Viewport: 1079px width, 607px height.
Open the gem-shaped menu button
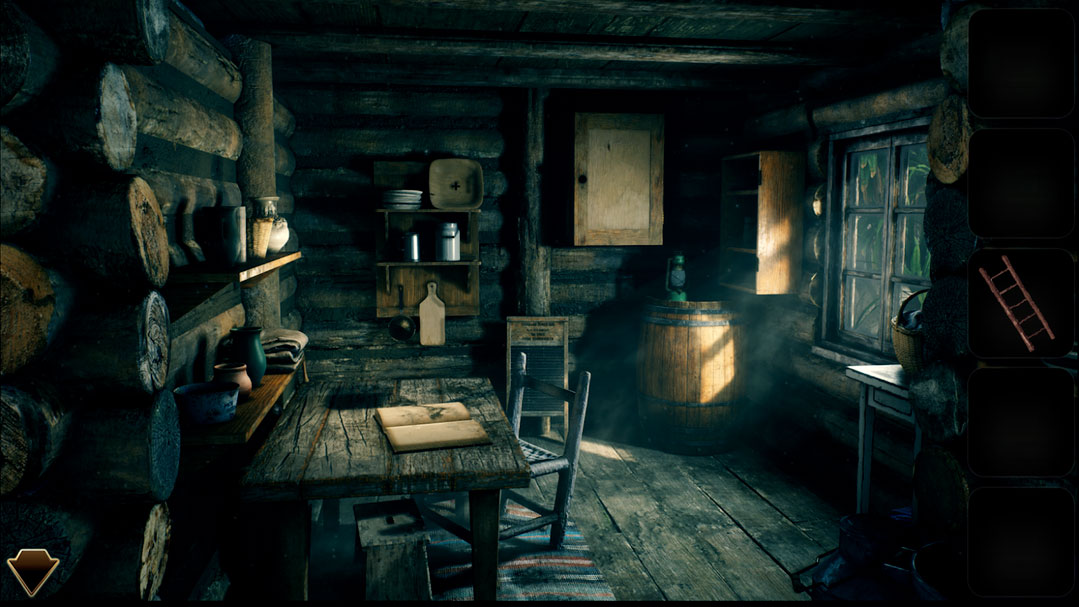tap(32, 571)
